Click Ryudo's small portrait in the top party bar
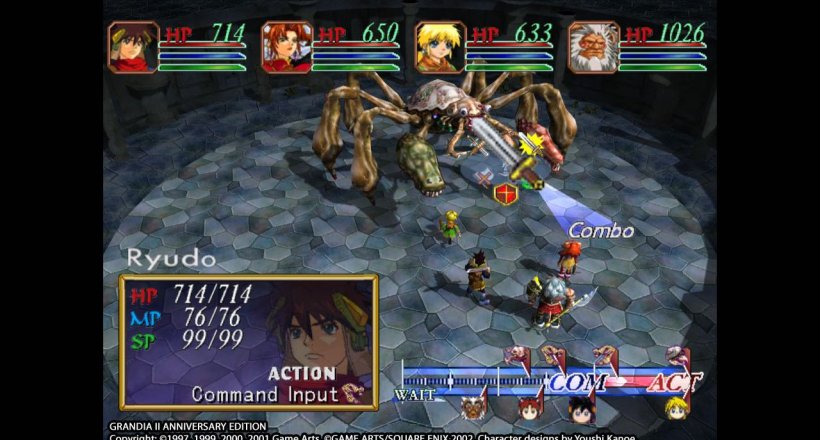820x440 pixels. point(134,47)
